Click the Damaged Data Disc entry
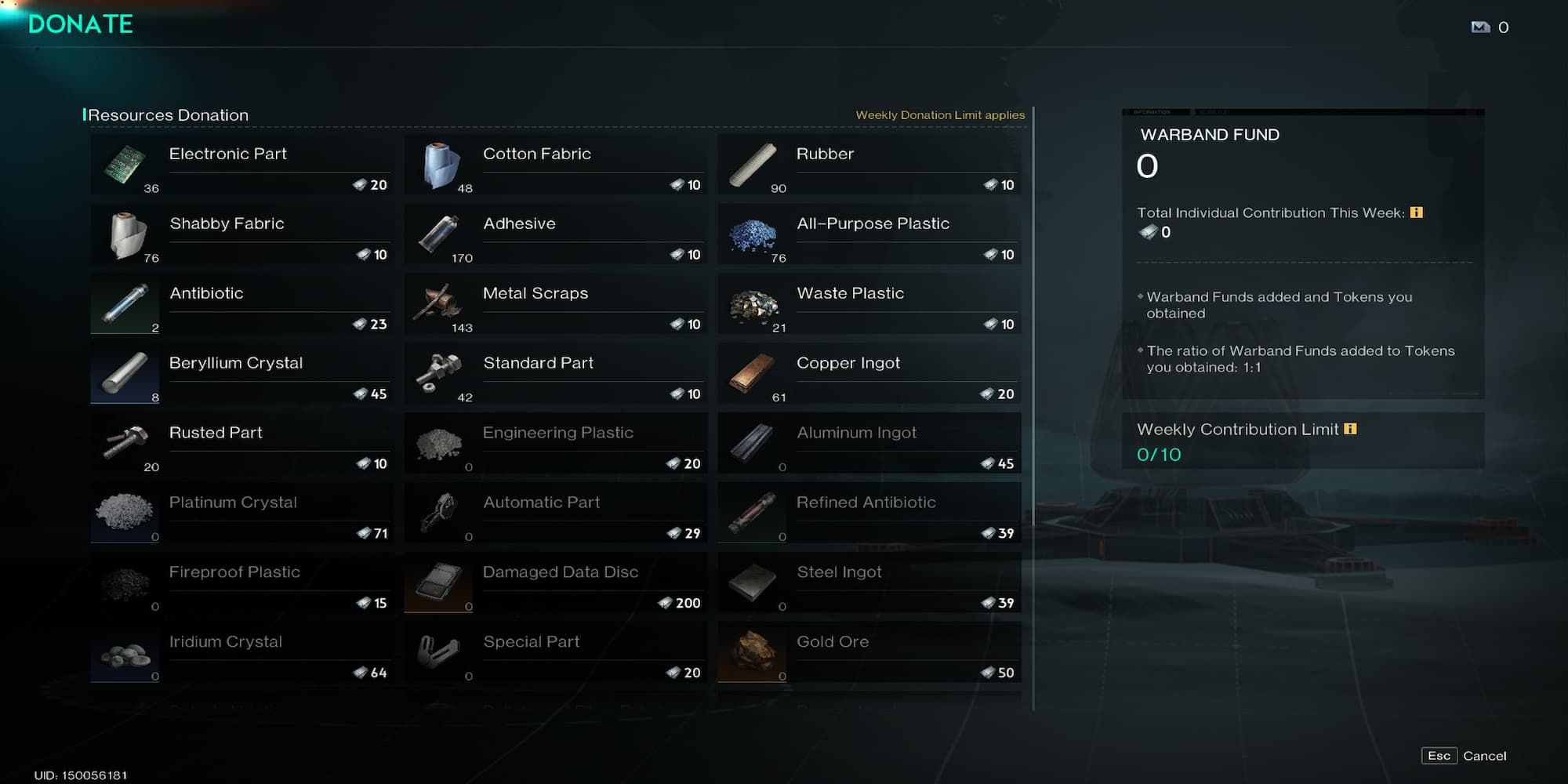The image size is (1568, 784). point(555,583)
